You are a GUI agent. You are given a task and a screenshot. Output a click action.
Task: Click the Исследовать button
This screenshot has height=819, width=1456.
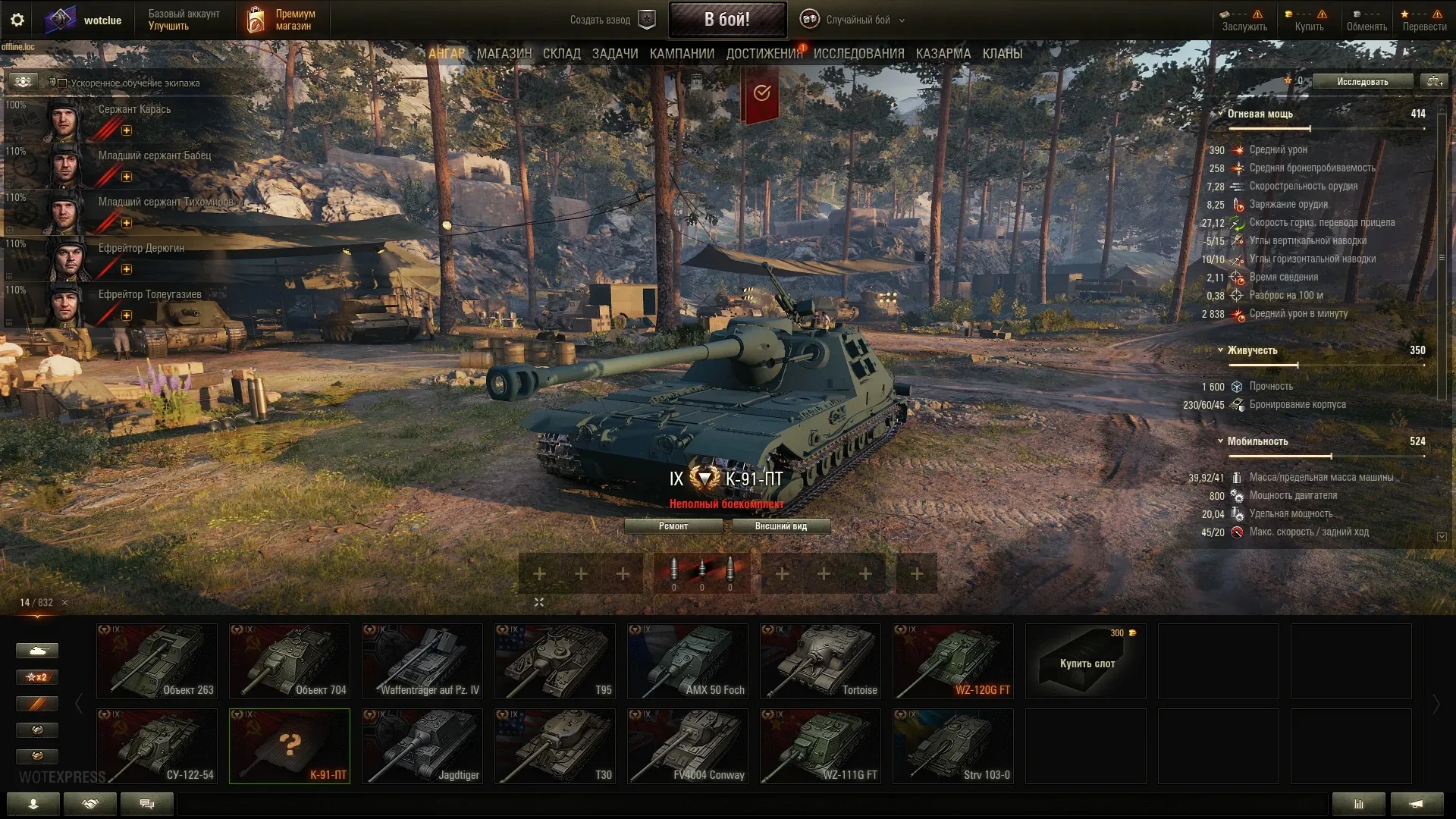[x=1362, y=82]
